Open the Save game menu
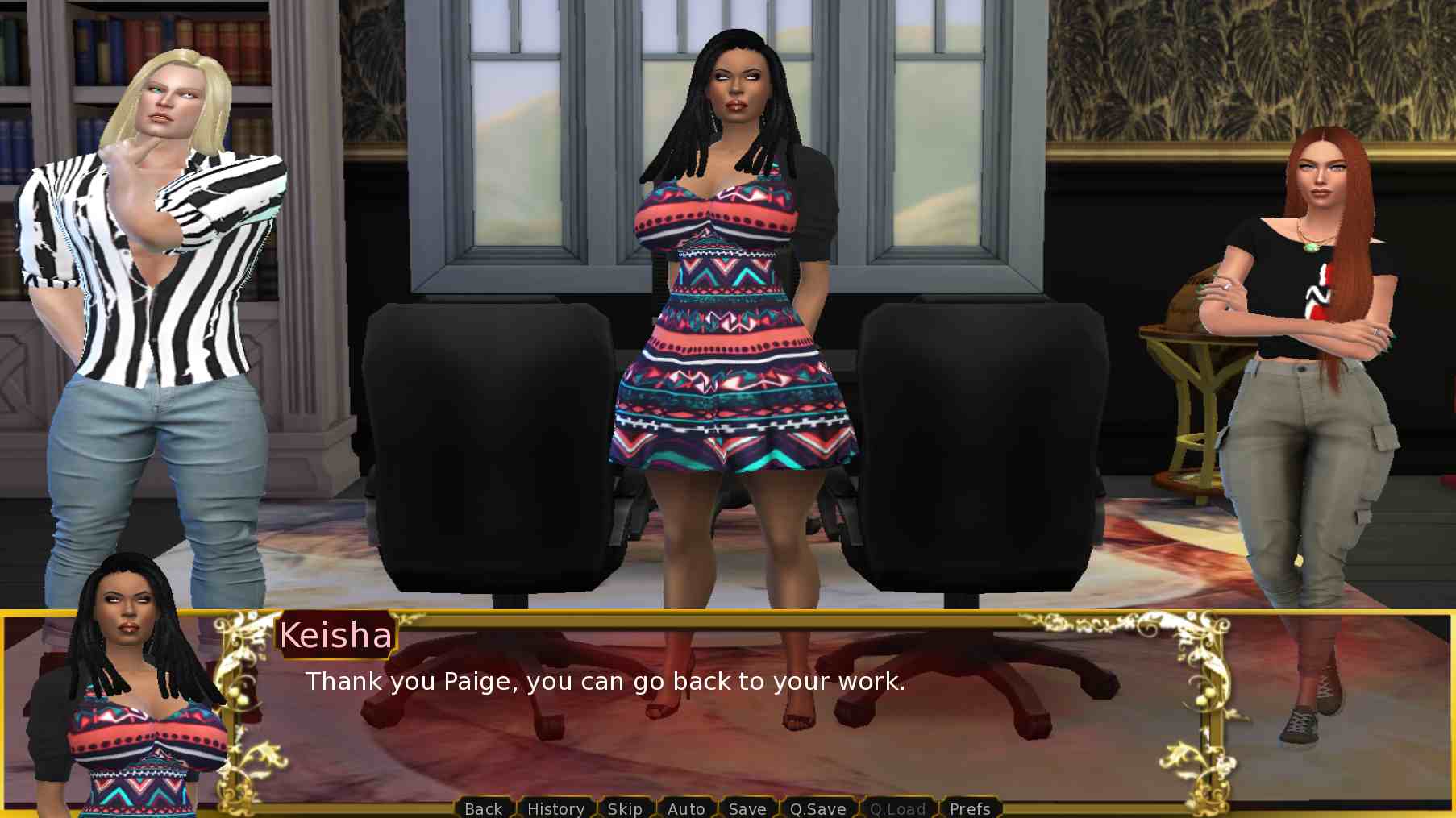This screenshot has width=1456, height=818. tap(747, 808)
